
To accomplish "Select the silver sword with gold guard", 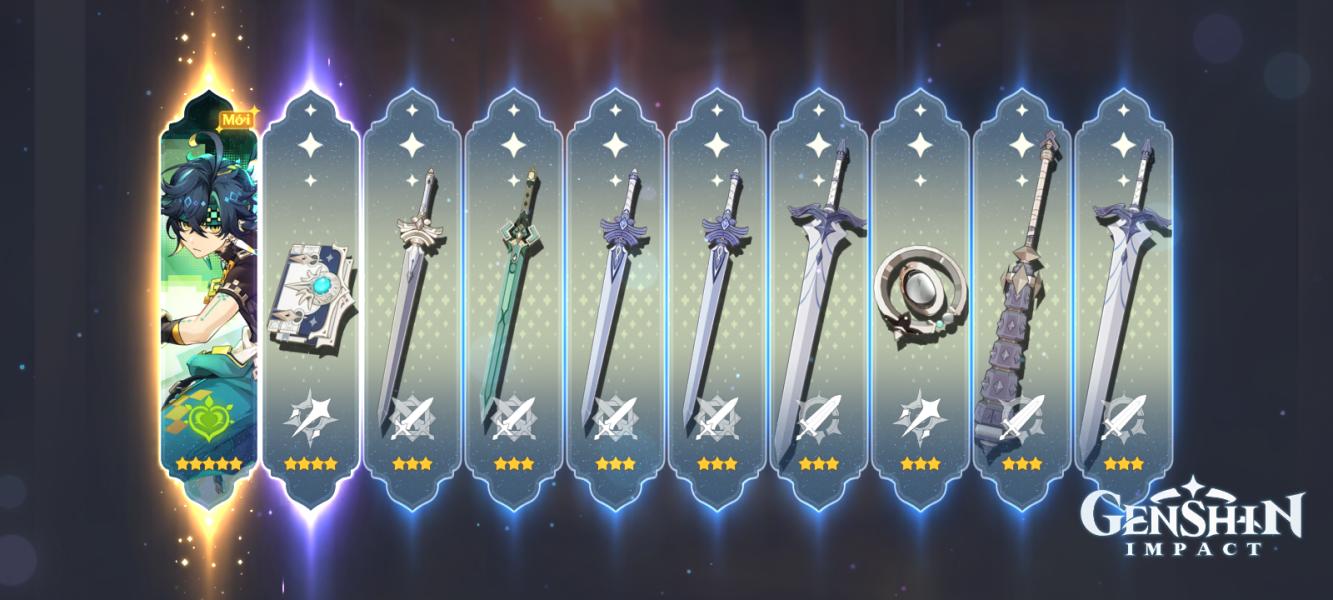I will (411, 300).
